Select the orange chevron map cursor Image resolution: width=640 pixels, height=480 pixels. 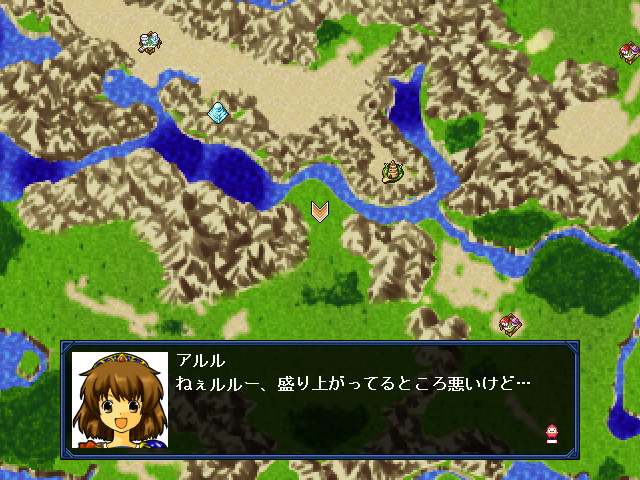coord(320,211)
